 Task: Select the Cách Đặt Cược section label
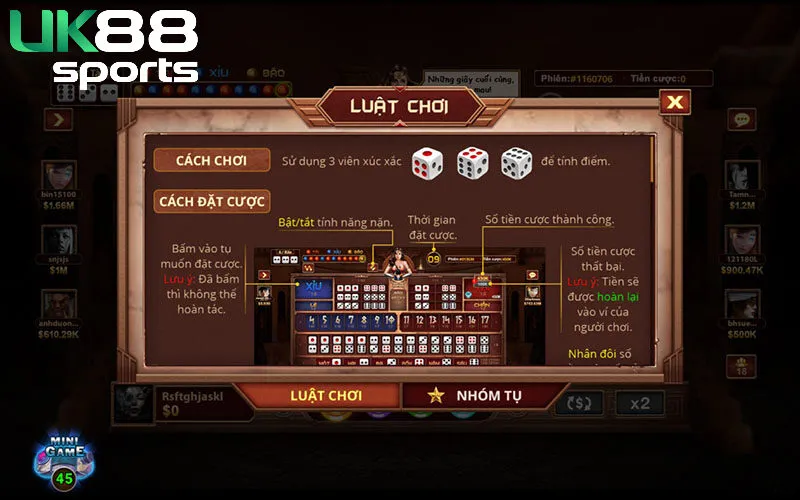coord(212,201)
